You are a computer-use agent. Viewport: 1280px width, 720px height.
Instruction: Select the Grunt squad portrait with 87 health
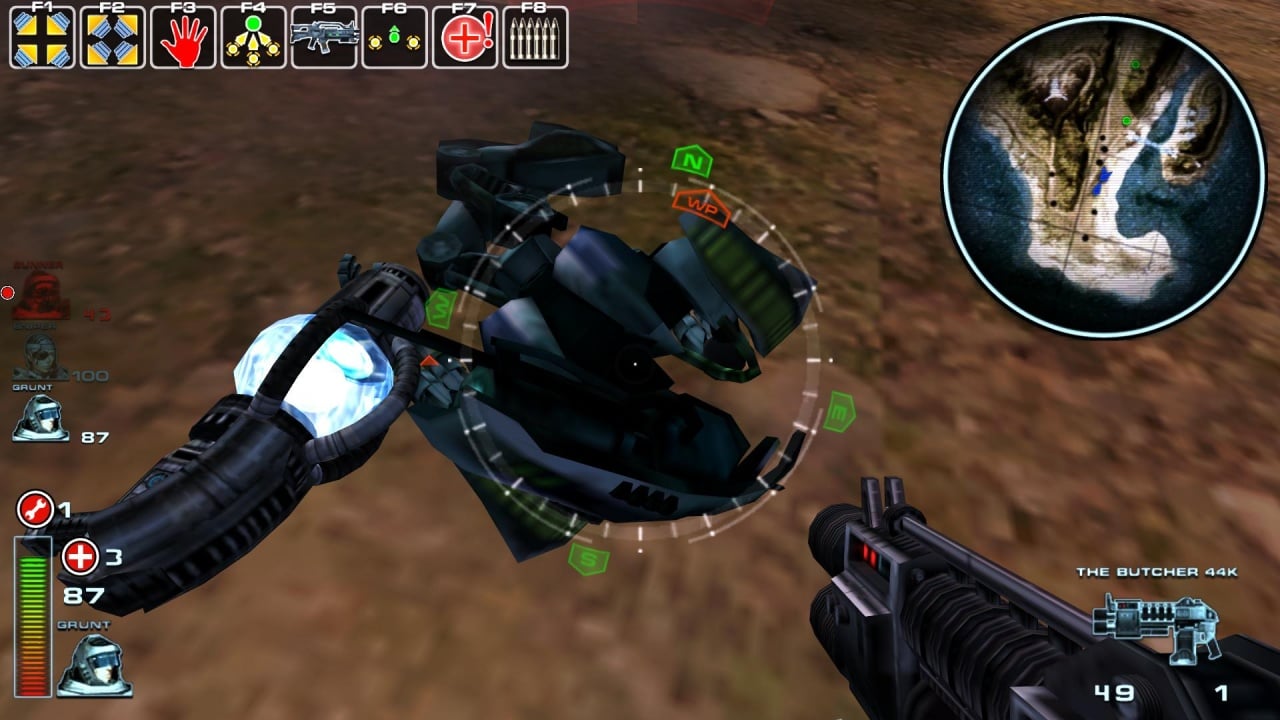click(40, 418)
